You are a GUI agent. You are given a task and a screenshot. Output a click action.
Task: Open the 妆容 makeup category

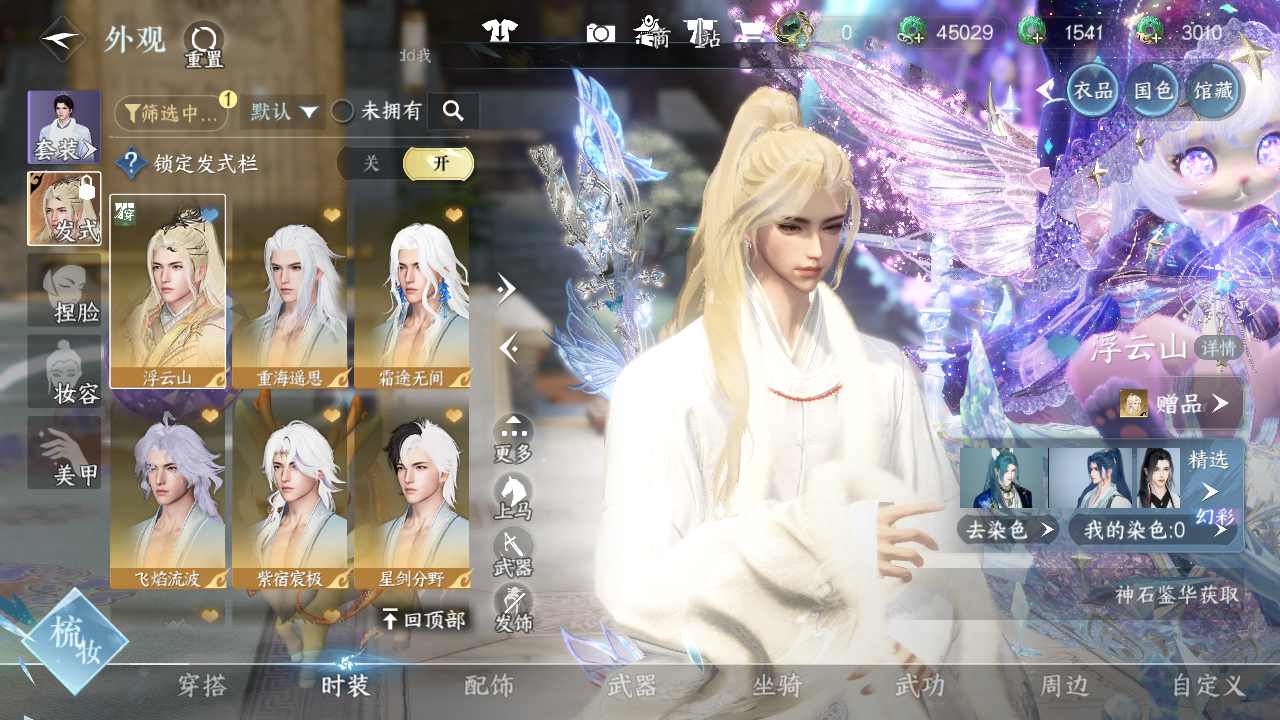click(x=64, y=372)
